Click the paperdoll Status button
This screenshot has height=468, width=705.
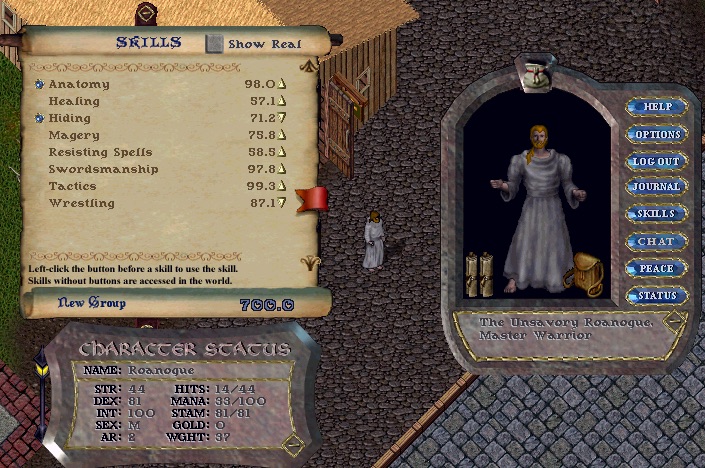pyautogui.click(x=656, y=295)
